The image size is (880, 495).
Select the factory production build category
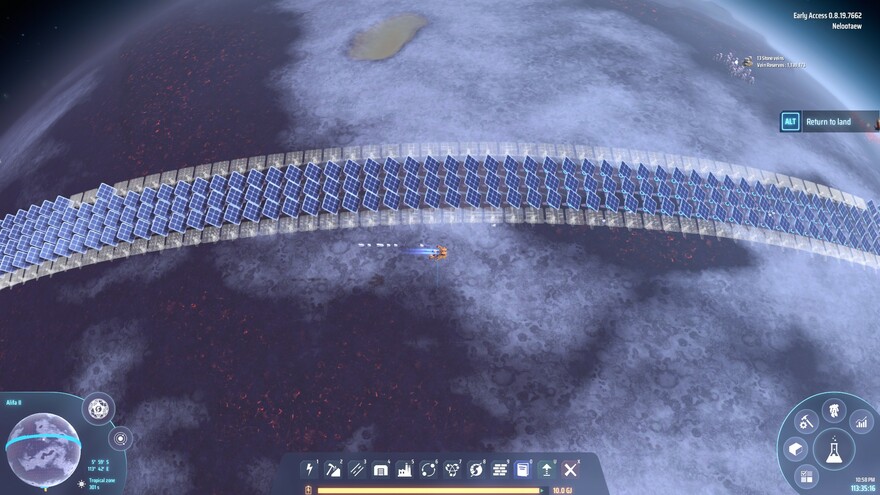click(405, 469)
